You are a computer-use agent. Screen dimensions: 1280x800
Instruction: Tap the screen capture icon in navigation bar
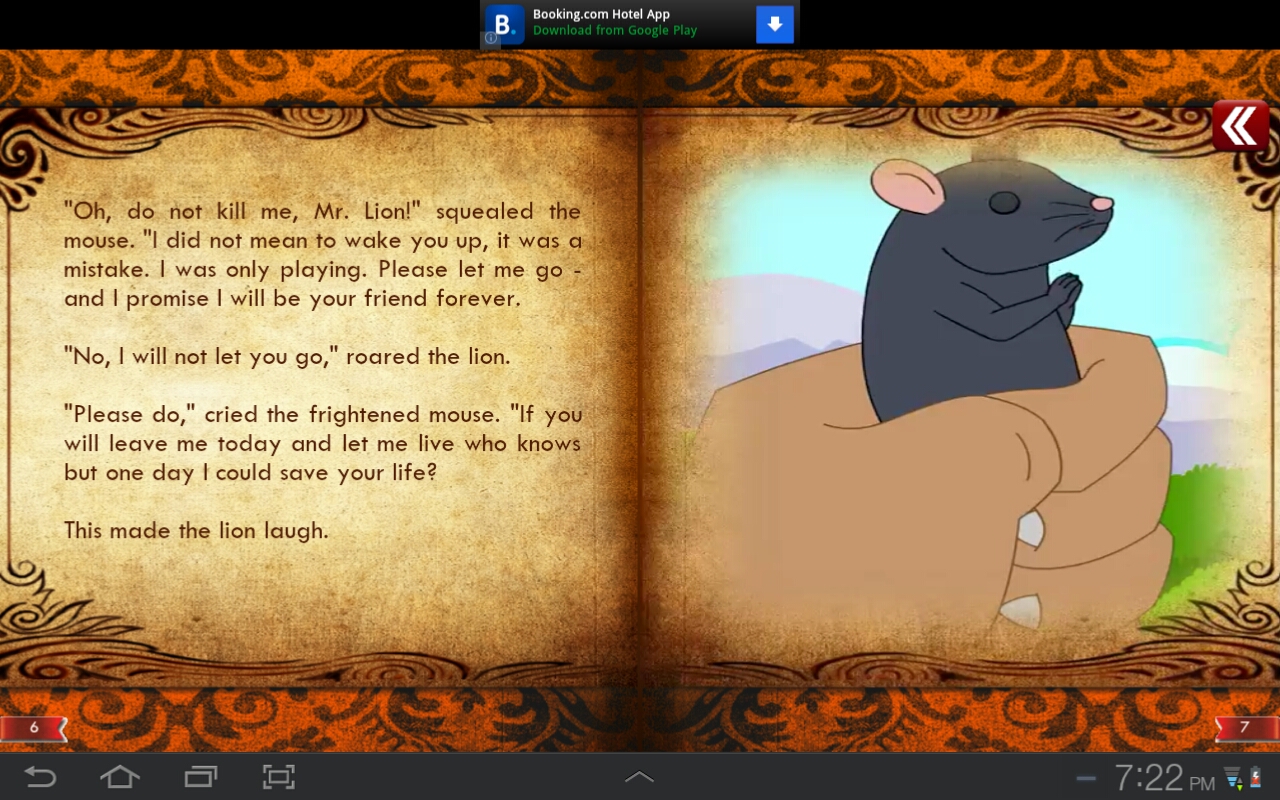[278, 776]
